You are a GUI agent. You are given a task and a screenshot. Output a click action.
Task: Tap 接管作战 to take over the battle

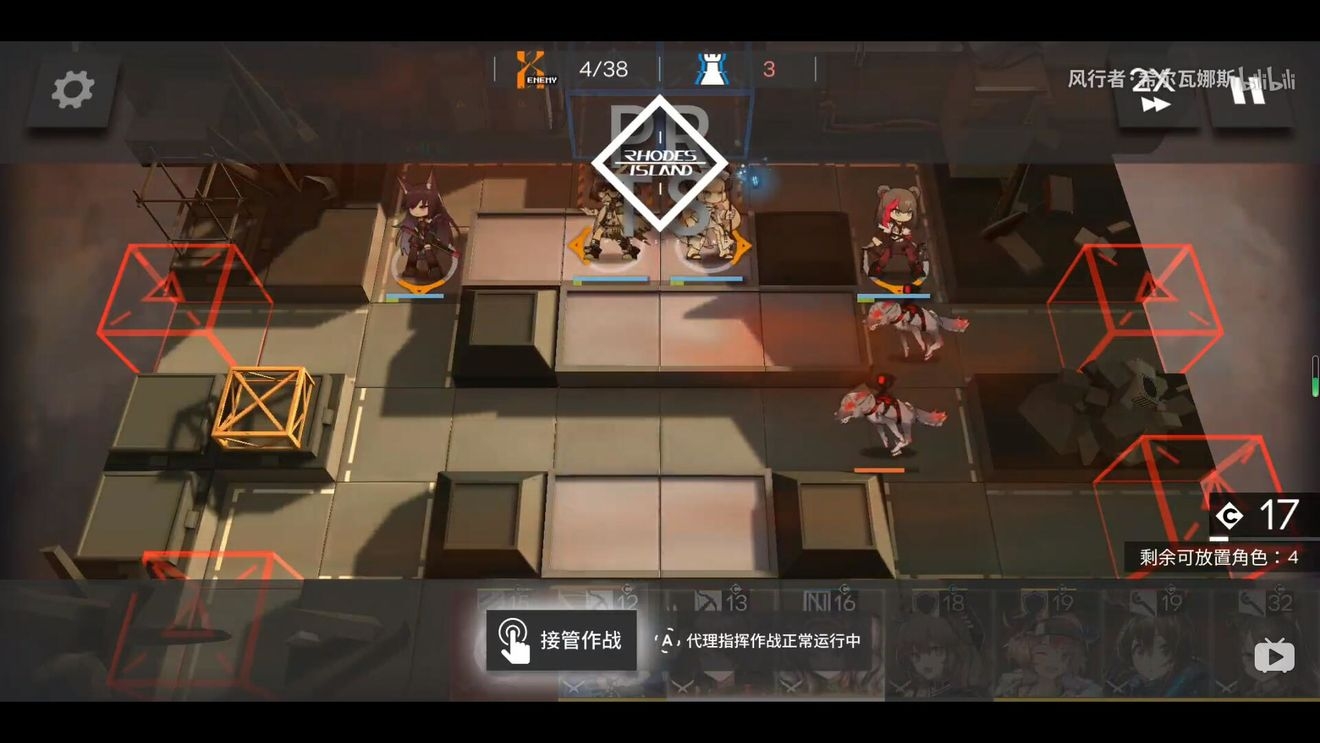click(561, 641)
